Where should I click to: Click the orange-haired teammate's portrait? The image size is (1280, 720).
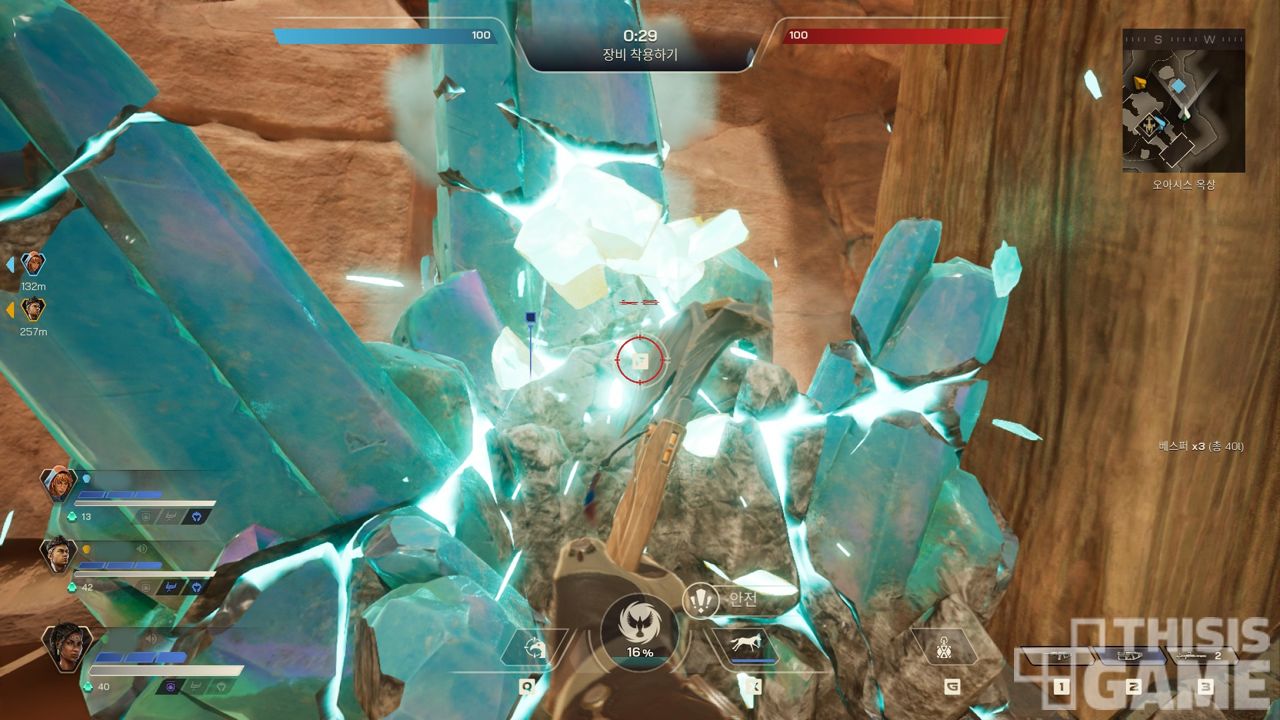[58, 484]
